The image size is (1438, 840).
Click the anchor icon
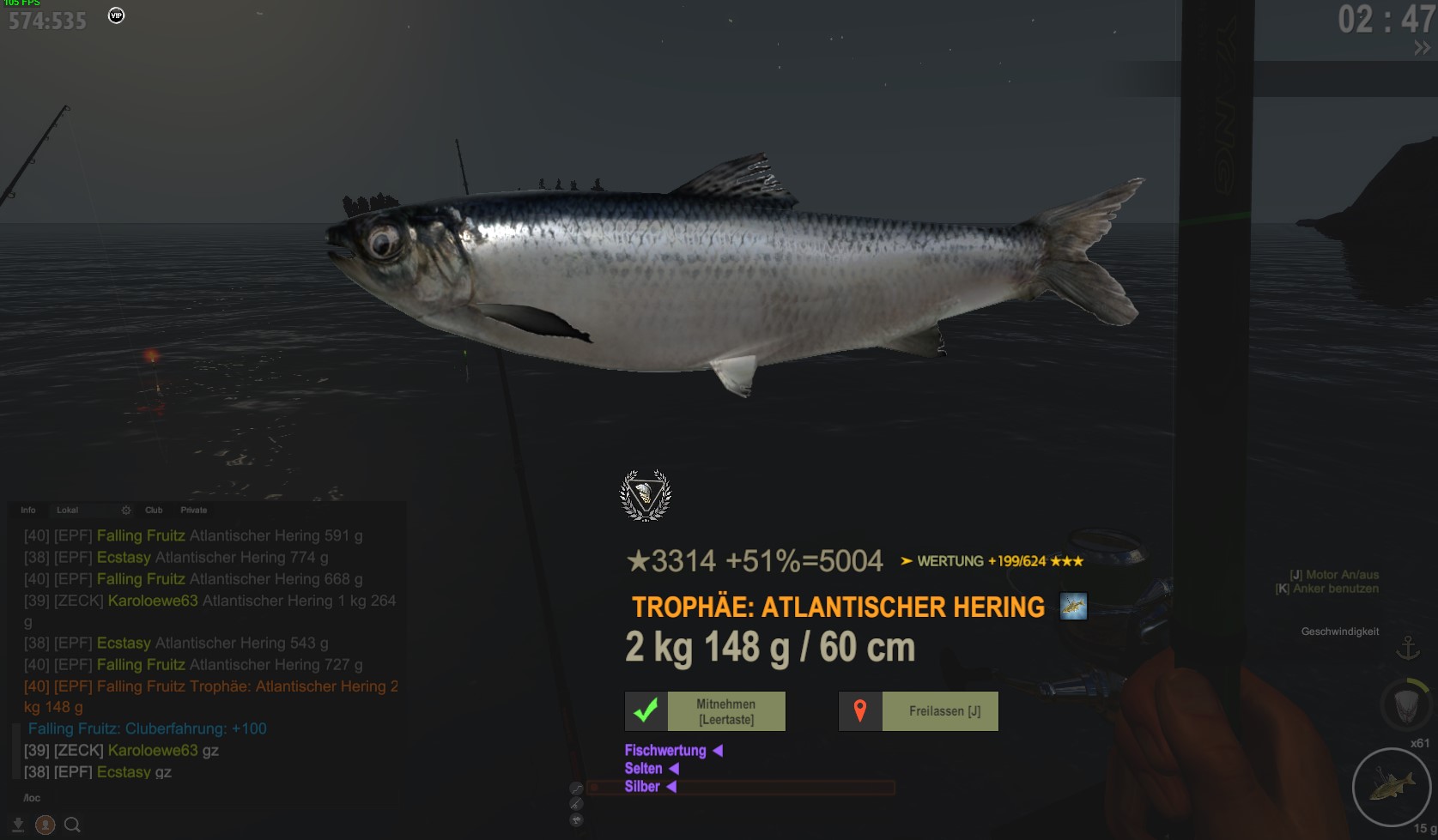(1408, 648)
